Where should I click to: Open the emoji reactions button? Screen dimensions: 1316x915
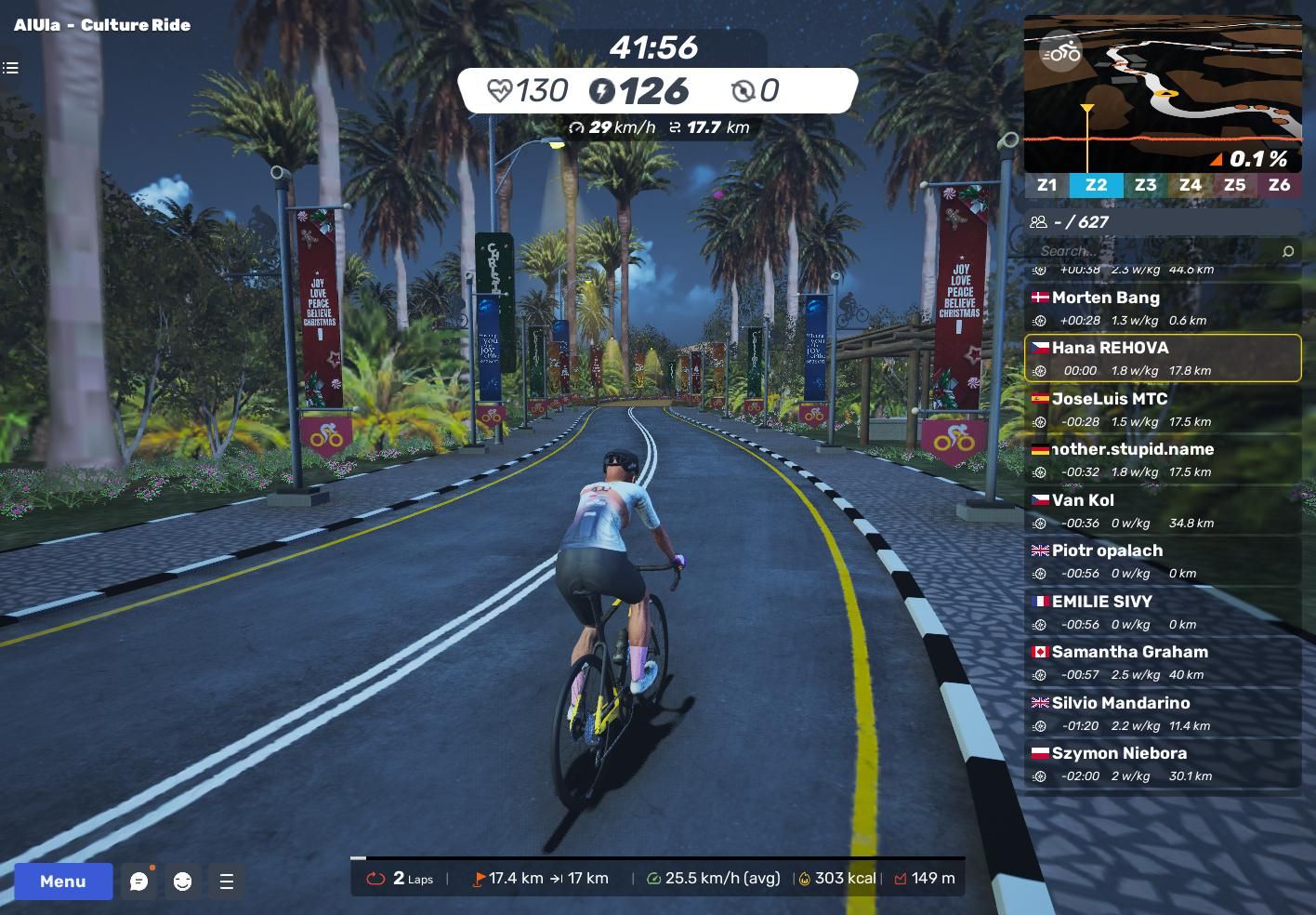182,882
